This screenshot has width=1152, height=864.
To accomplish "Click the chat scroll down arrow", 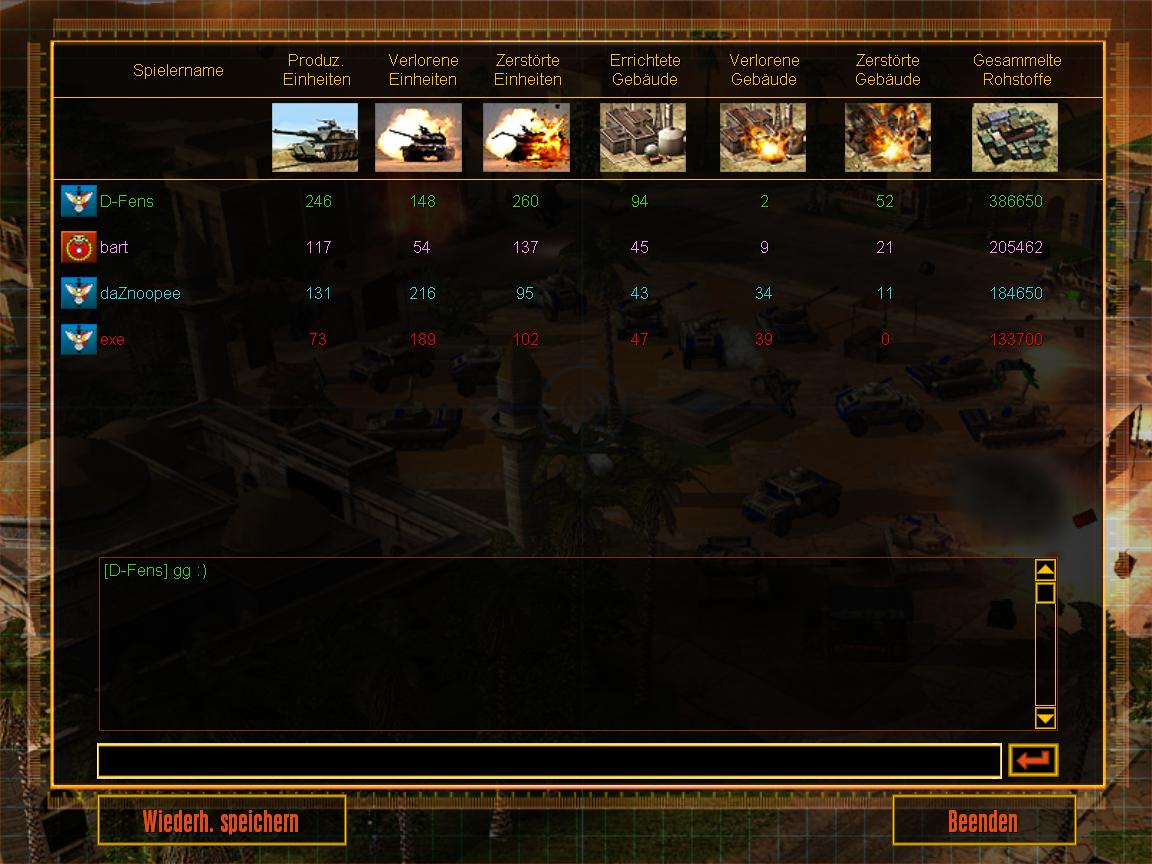I will tap(1045, 717).
